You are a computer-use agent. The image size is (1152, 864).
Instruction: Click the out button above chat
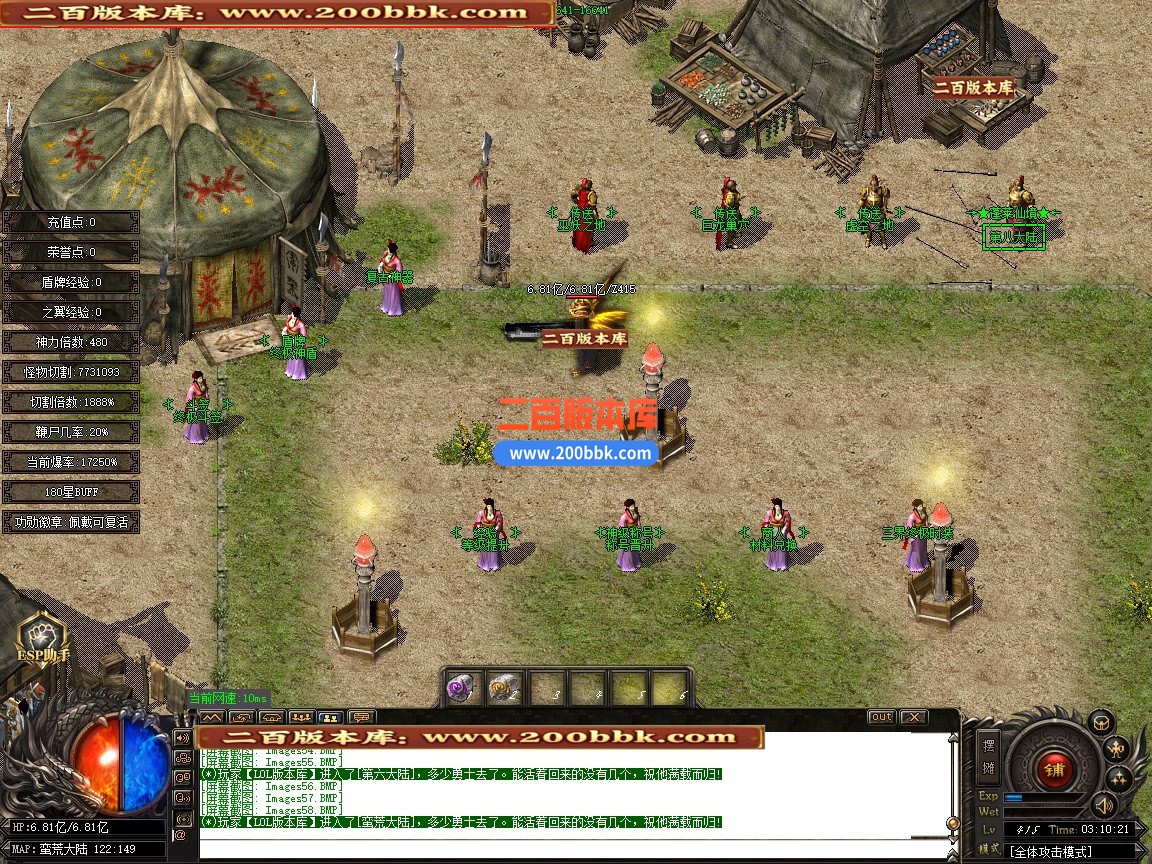click(x=881, y=717)
